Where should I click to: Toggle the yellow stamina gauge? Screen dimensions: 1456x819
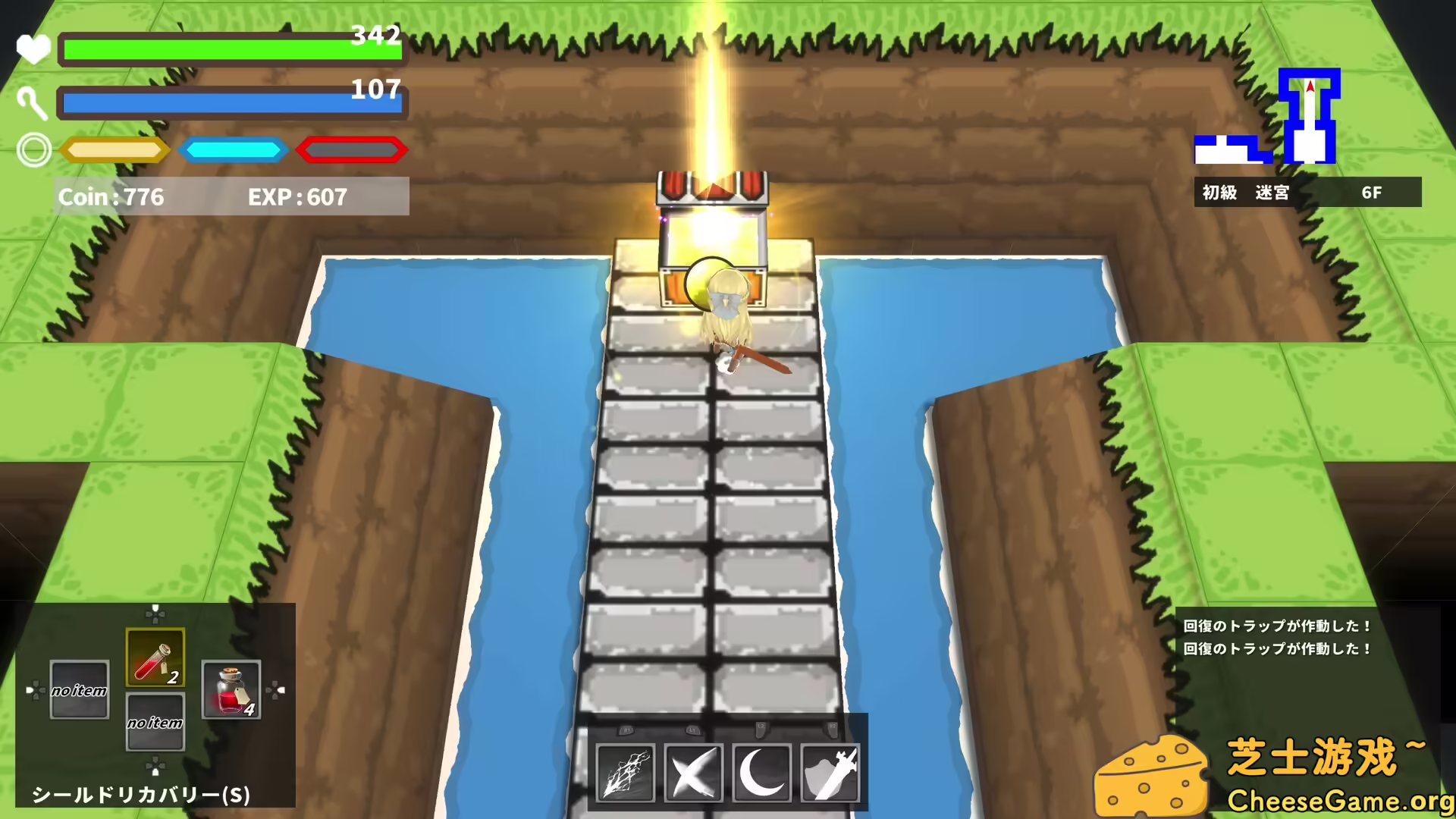114,149
